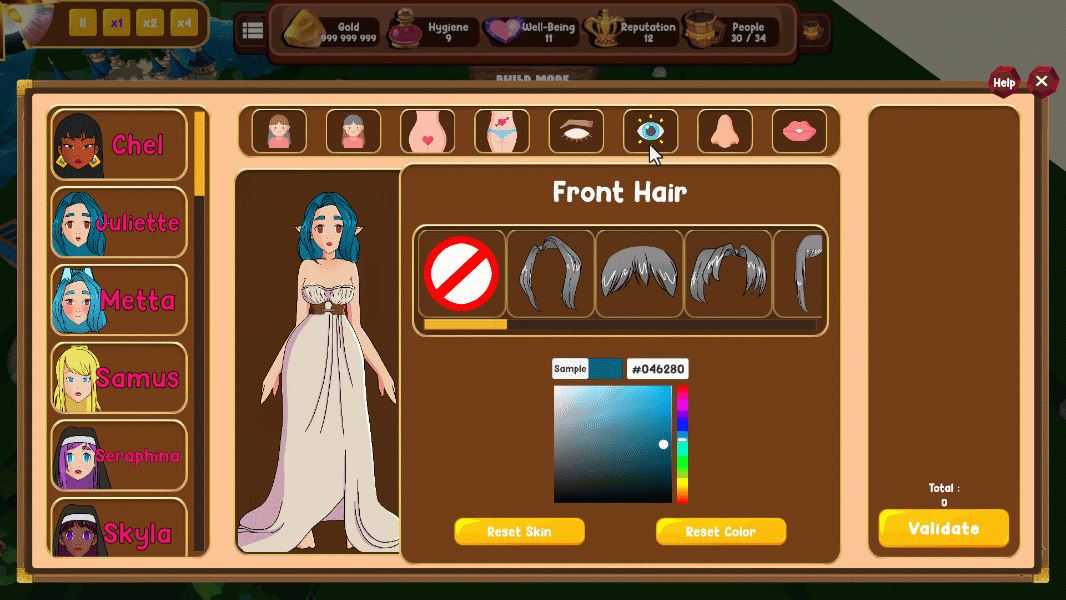Open the lips customization tab

799,131
